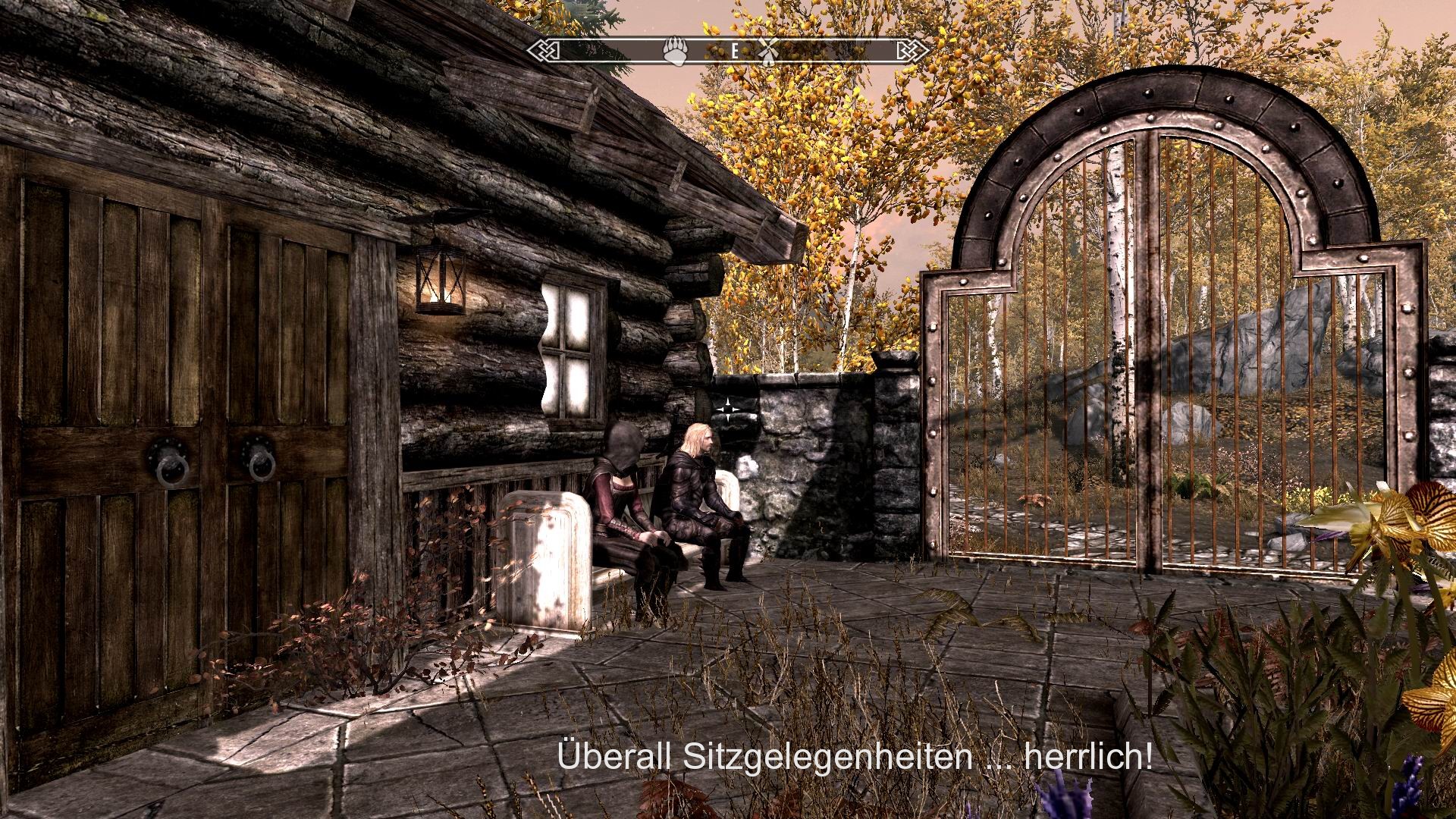Click the windmill location marker on the compass
Image resolution: width=1456 pixels, height=819 pixels.
[x=768, y=52]
